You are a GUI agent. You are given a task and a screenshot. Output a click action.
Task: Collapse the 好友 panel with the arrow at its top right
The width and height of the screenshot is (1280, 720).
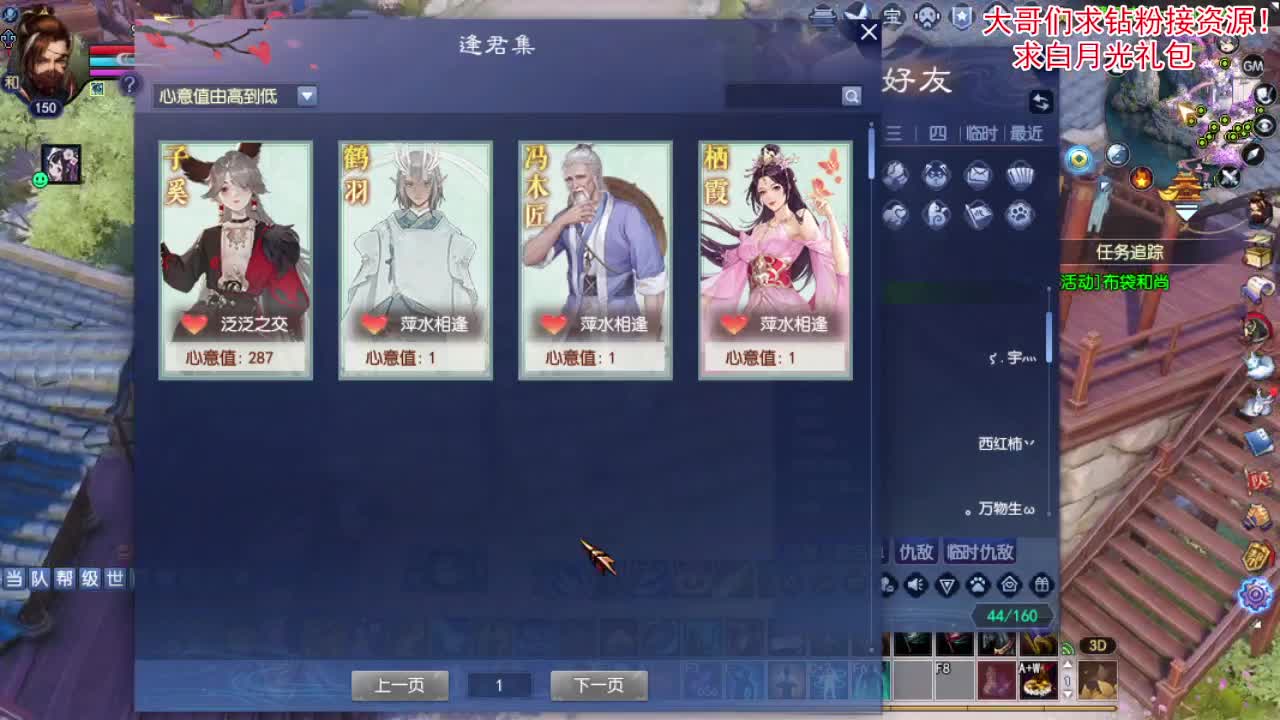click(x=1040, y=103)
